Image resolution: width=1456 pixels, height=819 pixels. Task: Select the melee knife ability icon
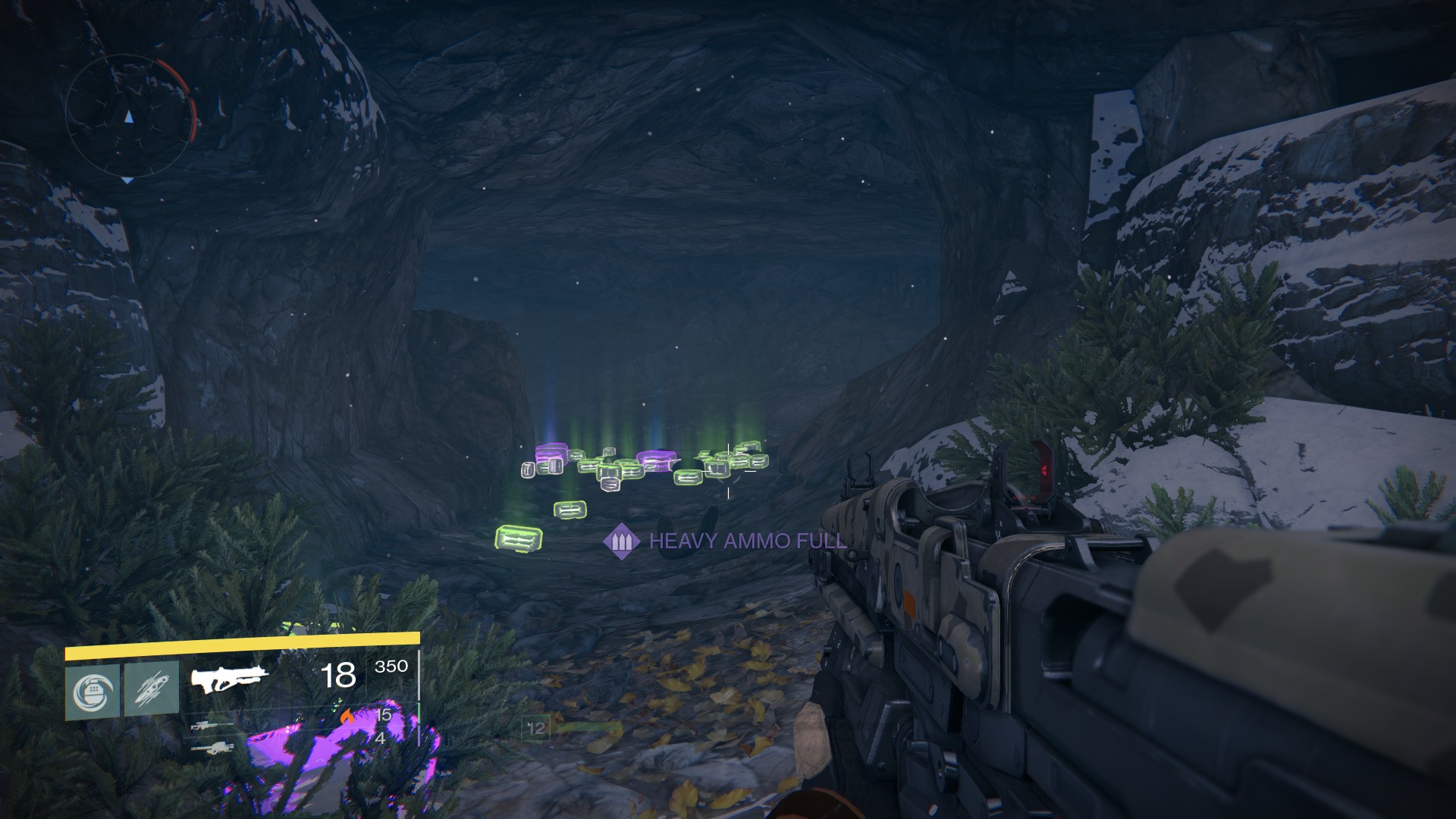pyautogui.click(x=152, y=689)
